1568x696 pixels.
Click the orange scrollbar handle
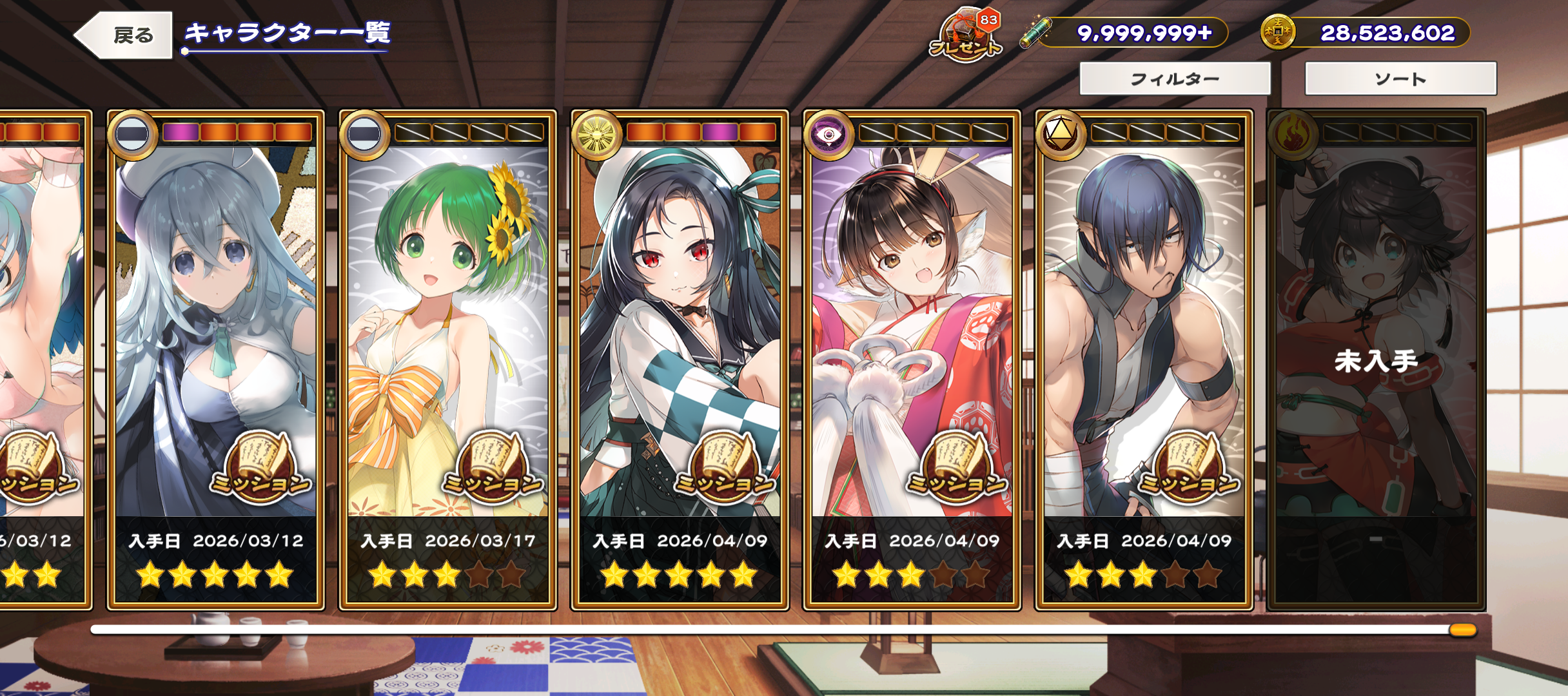[x=1462, y=630]
